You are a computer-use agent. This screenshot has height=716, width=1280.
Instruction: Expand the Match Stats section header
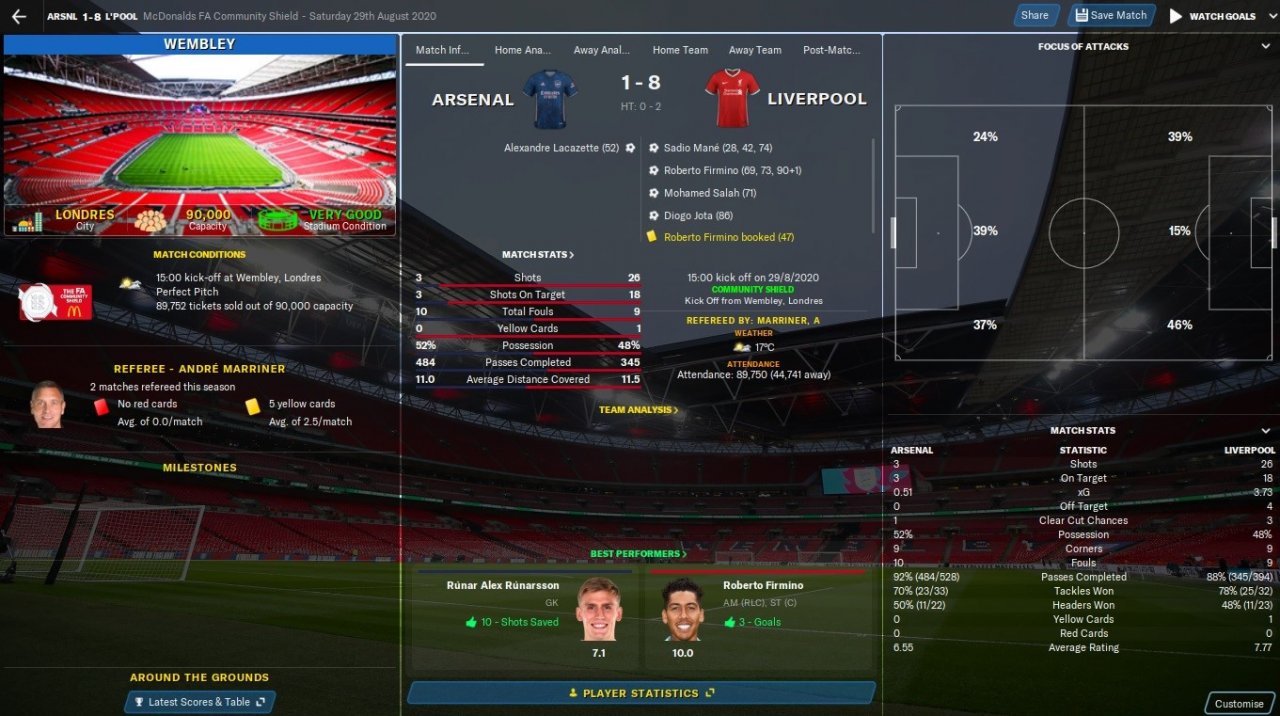538,255
